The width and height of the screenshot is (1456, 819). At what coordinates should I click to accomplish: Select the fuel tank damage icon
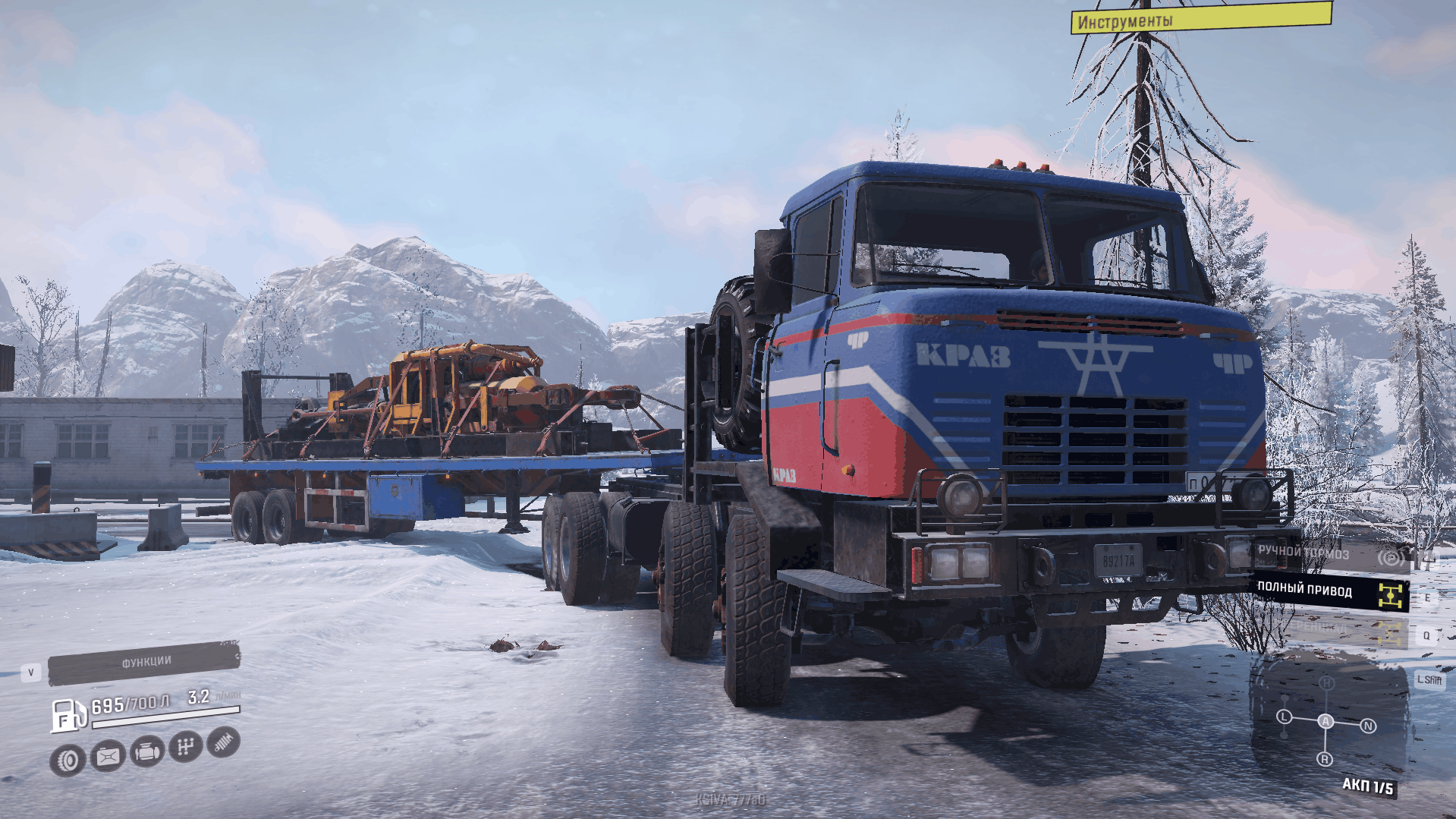click(108, 756)
